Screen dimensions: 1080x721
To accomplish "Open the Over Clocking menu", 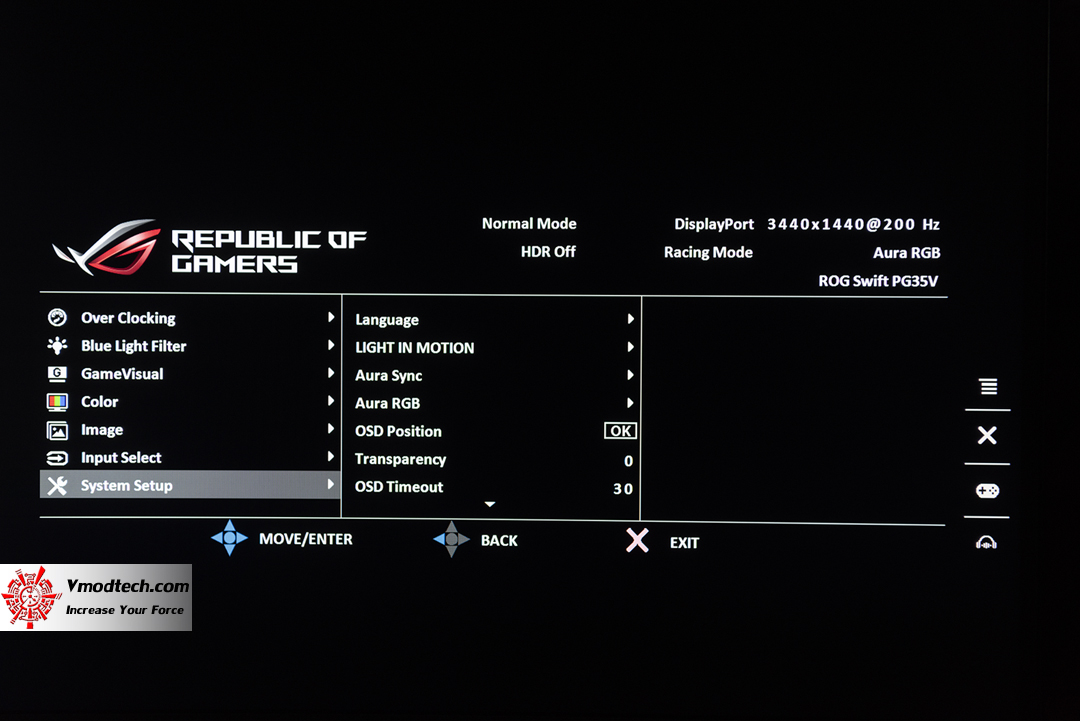I will pos(128,318).
